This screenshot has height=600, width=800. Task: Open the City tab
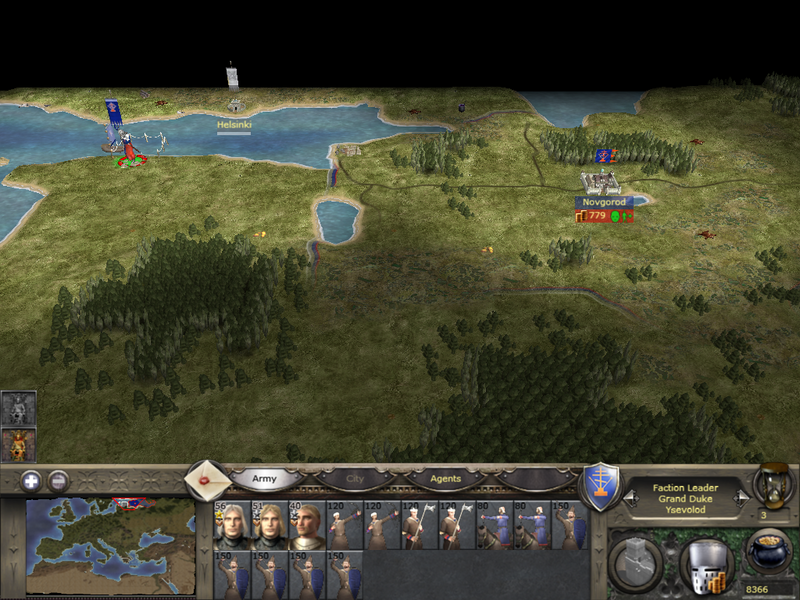[x=355, y=479]
